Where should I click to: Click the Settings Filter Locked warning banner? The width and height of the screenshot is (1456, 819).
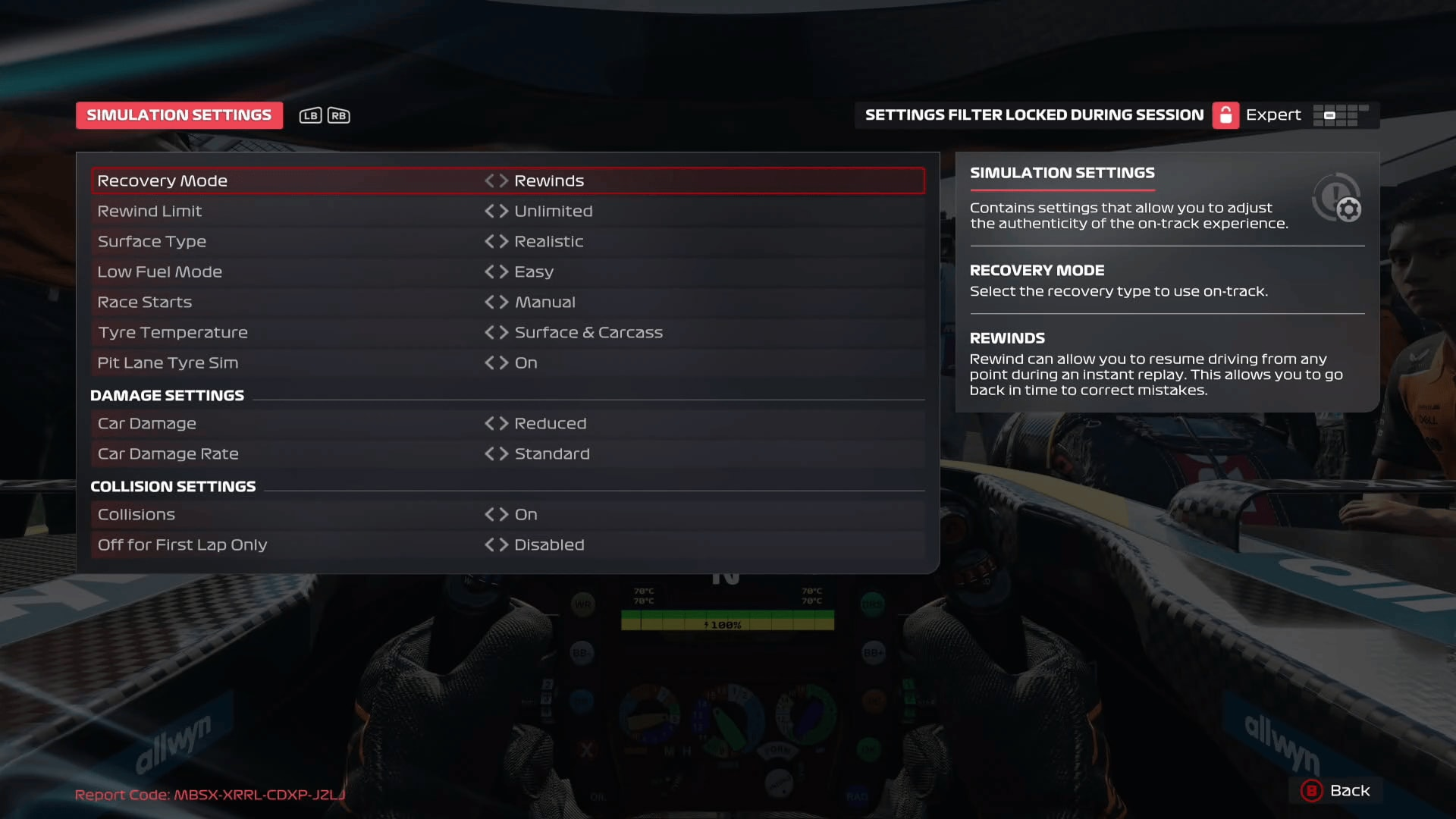(x=1034, y=115)
